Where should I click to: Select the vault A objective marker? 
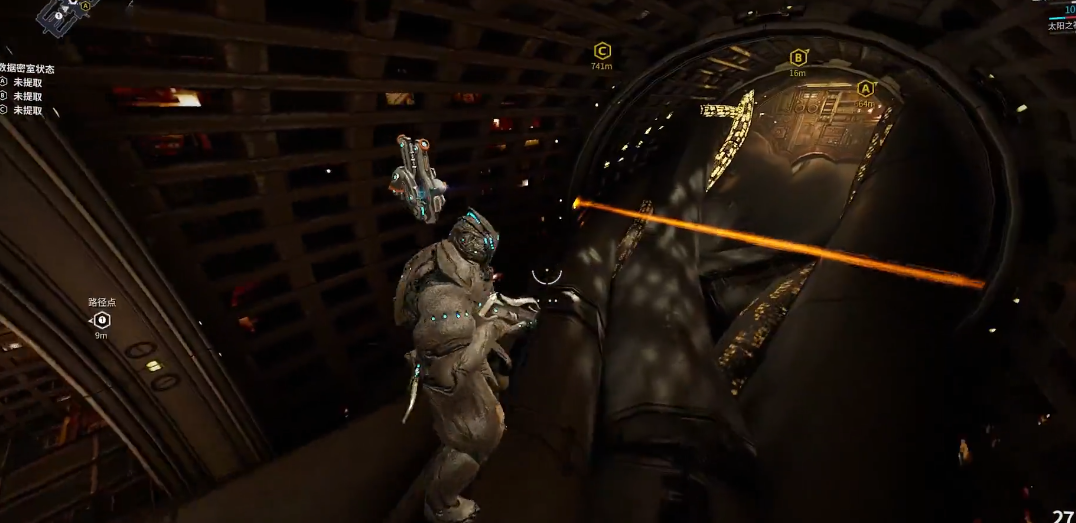pos(865,88)
